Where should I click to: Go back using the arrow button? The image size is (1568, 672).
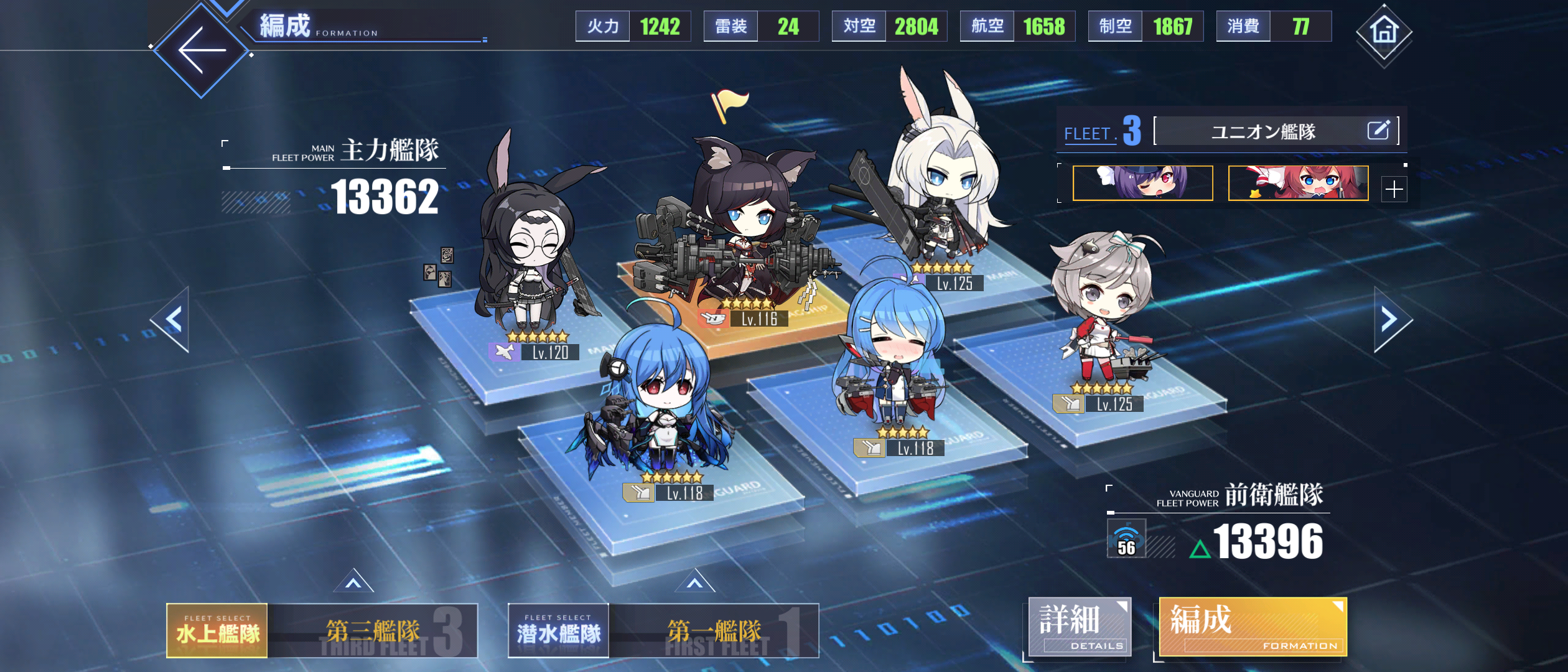point(201,50)
